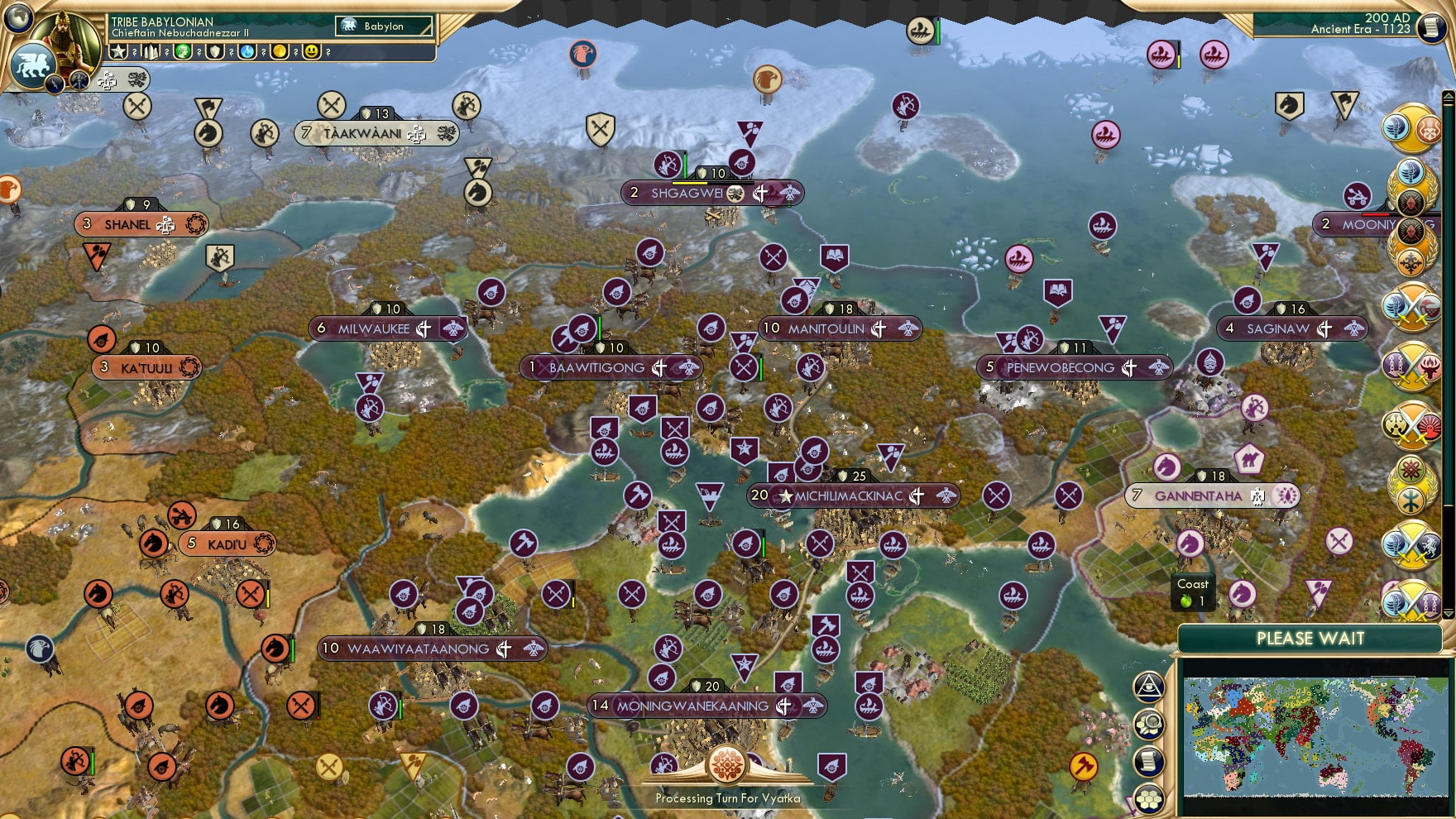Click the gold coin icon in the status bar
Image resolution: width=1456 pixels, height=819 pixels.
277,52
